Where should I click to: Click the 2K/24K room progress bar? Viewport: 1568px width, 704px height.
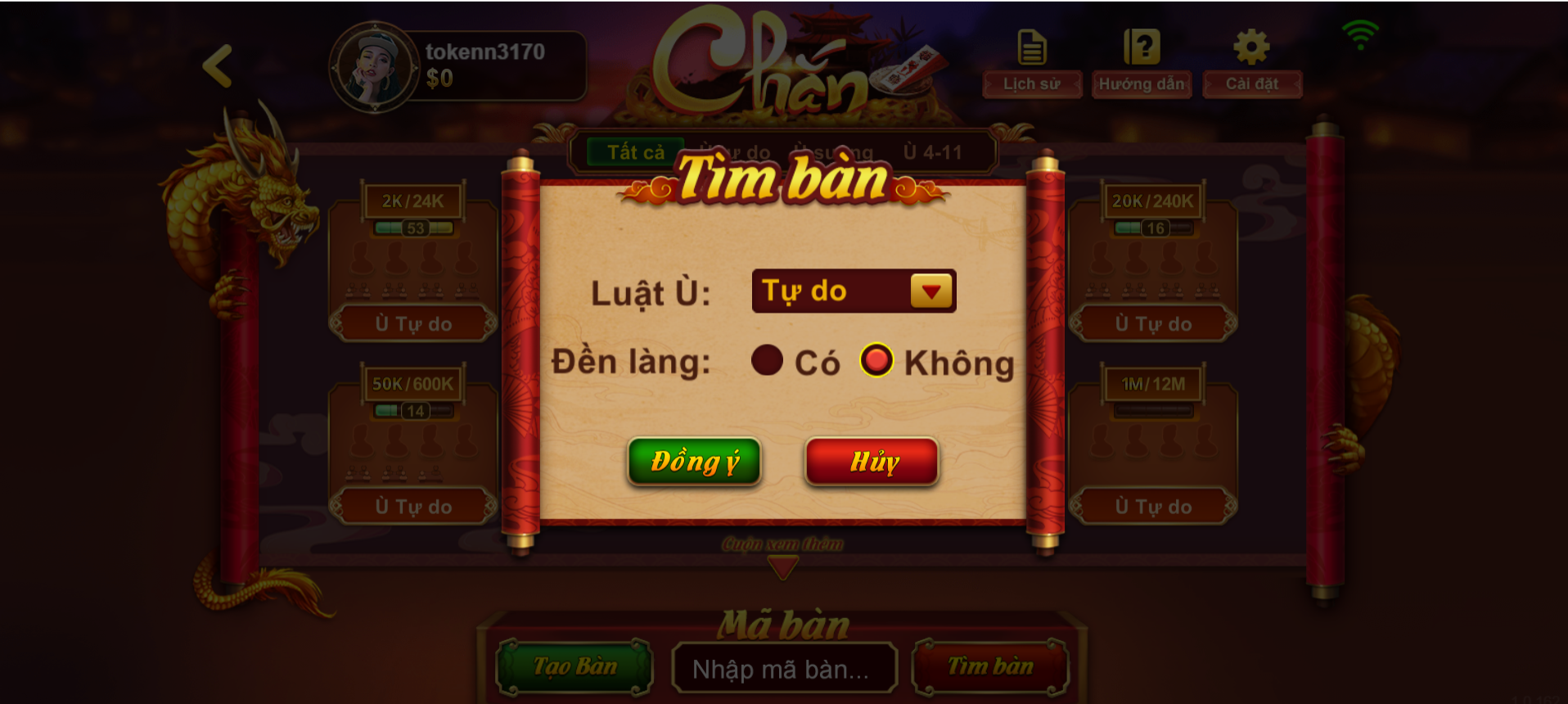click(412, 227)
